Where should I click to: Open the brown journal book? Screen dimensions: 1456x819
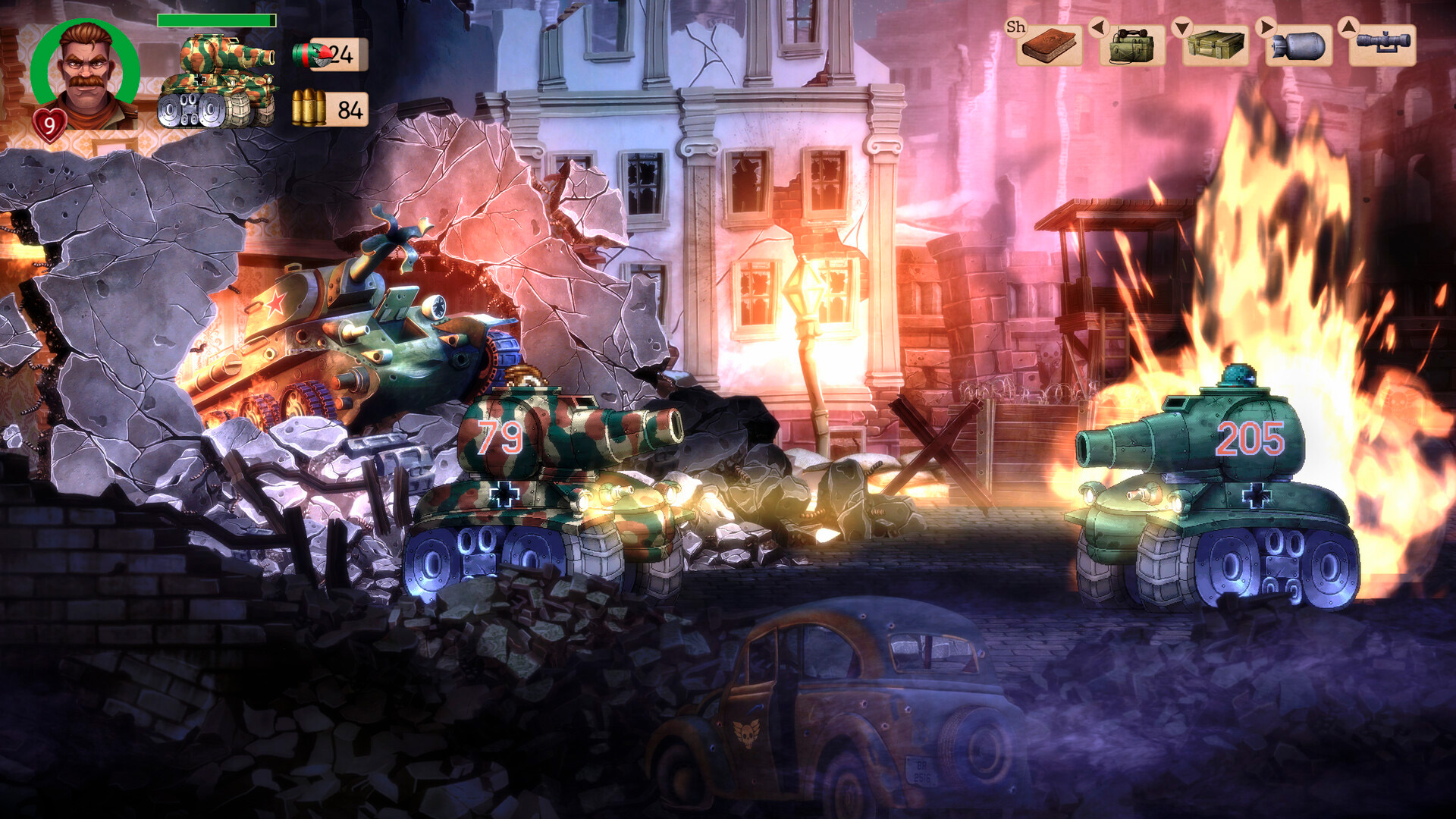pos(1049,45)
